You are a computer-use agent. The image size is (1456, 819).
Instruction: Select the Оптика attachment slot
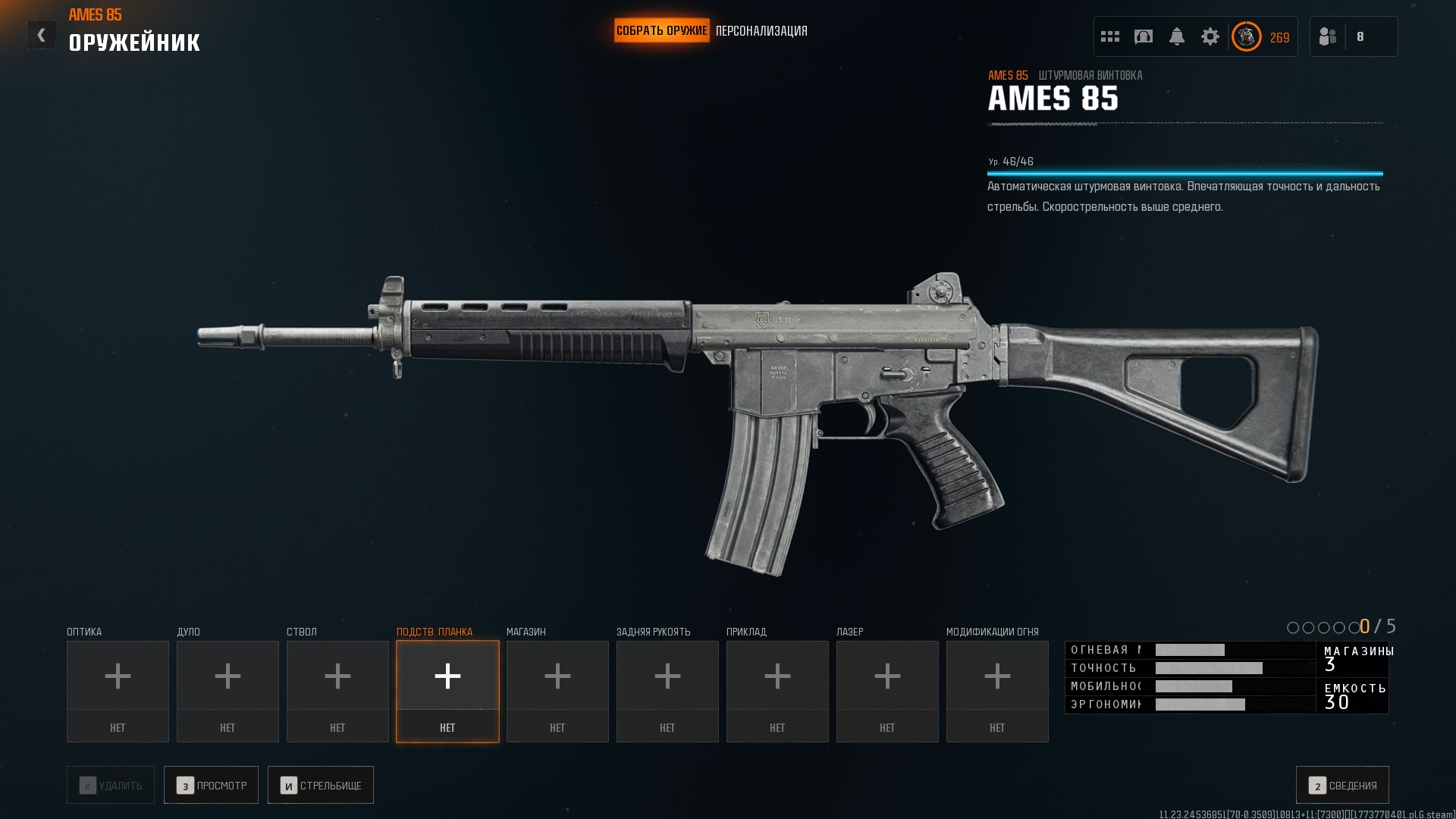(x=118, y=691)
